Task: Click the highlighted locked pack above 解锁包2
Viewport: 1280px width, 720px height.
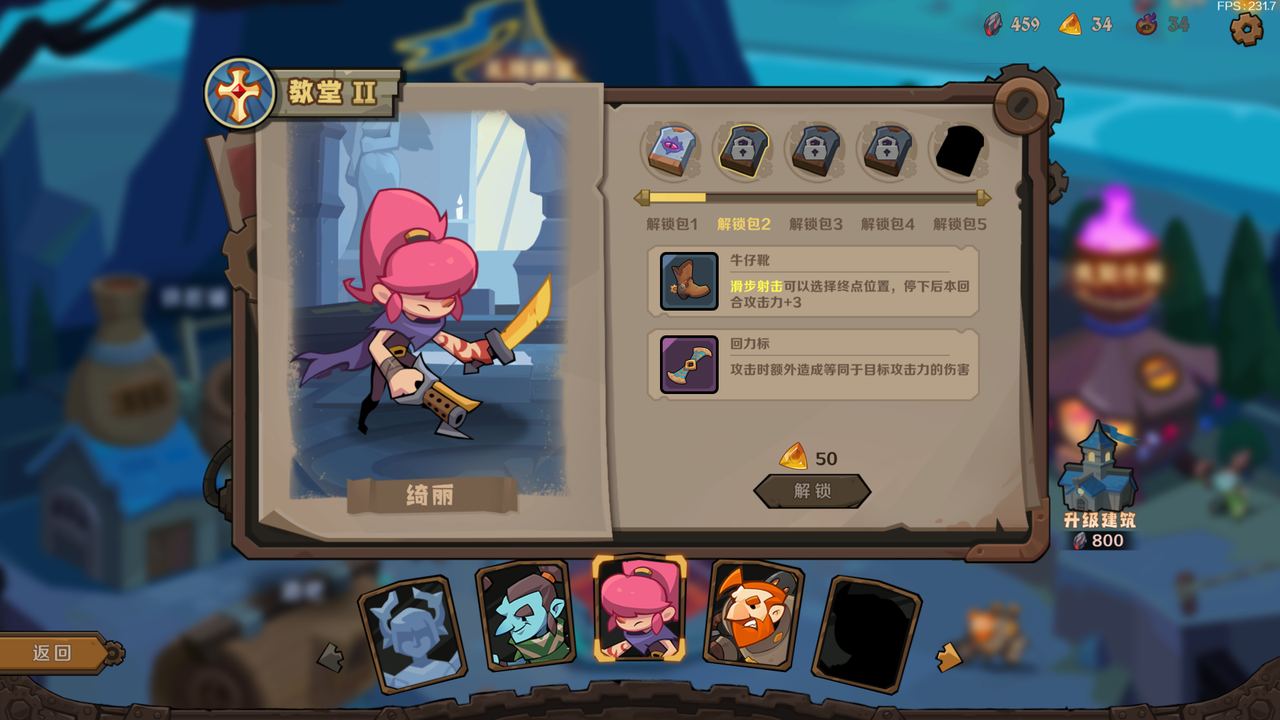Action: [743, 150]
